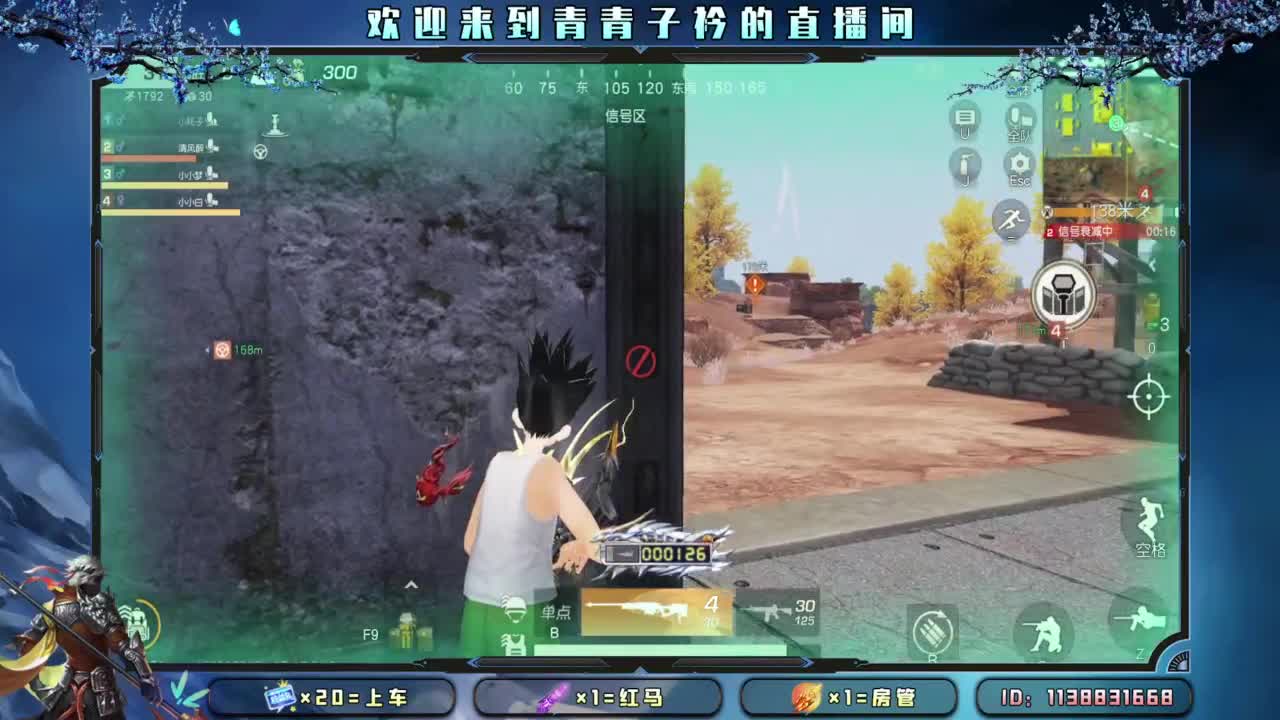Expand the chevron arrow above F9
The width and height of the screenshot is (1280, 720).
tap(412, 584)
